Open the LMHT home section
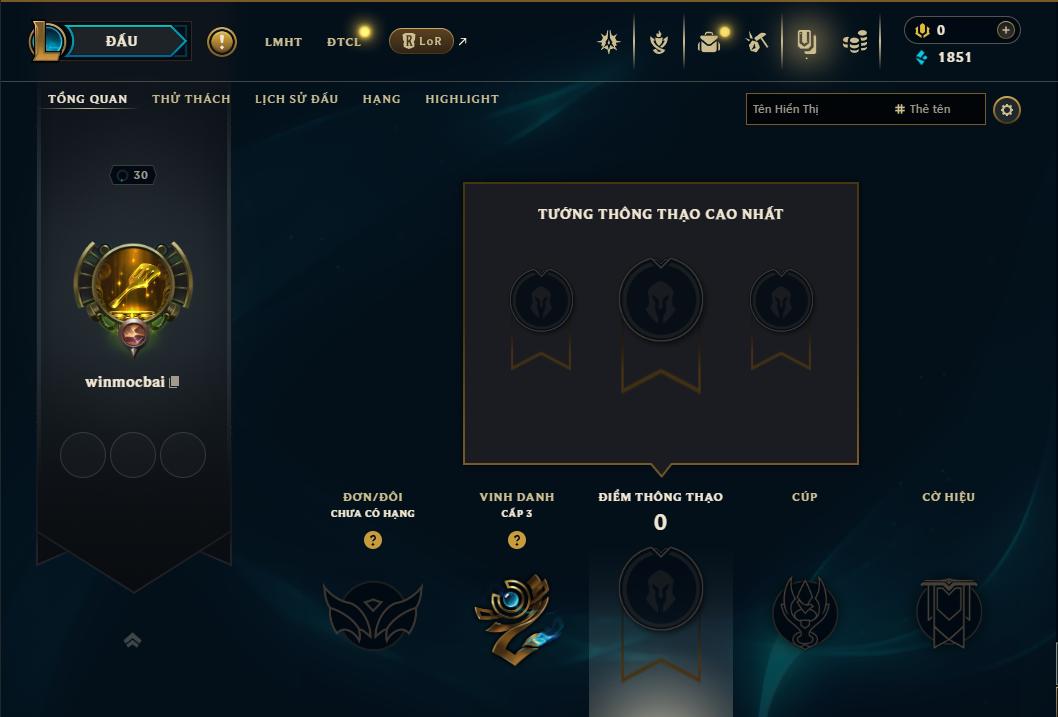The height and width of the screenshot is (717, 1058). point(283,42)
